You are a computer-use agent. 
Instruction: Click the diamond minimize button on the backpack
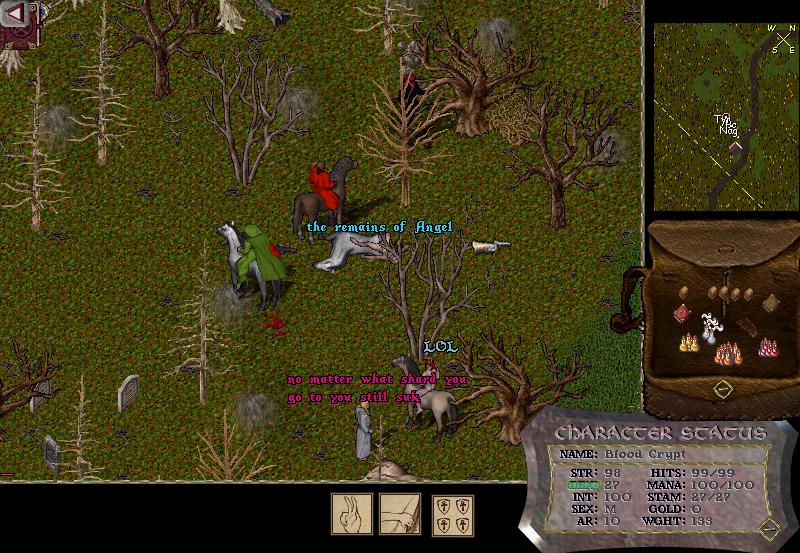(x=721, y=387)
